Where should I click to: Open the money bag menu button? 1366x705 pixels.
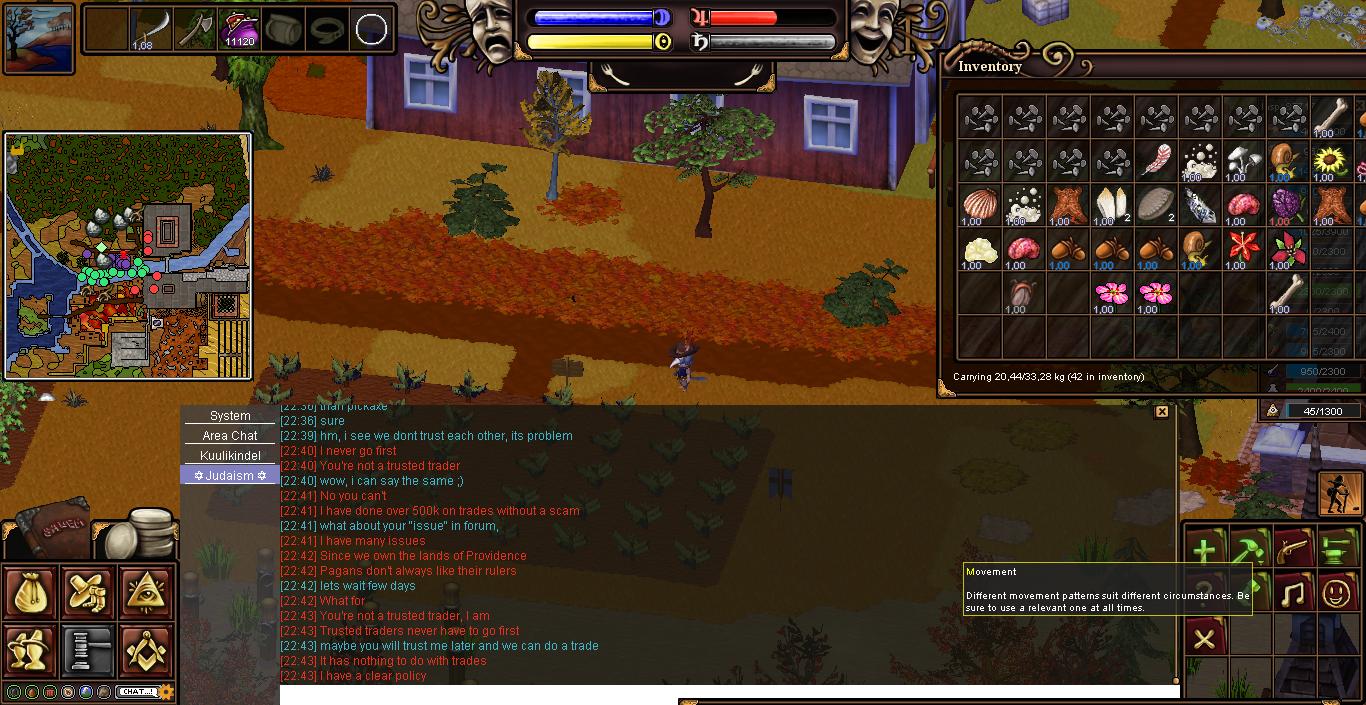(32, 593)
